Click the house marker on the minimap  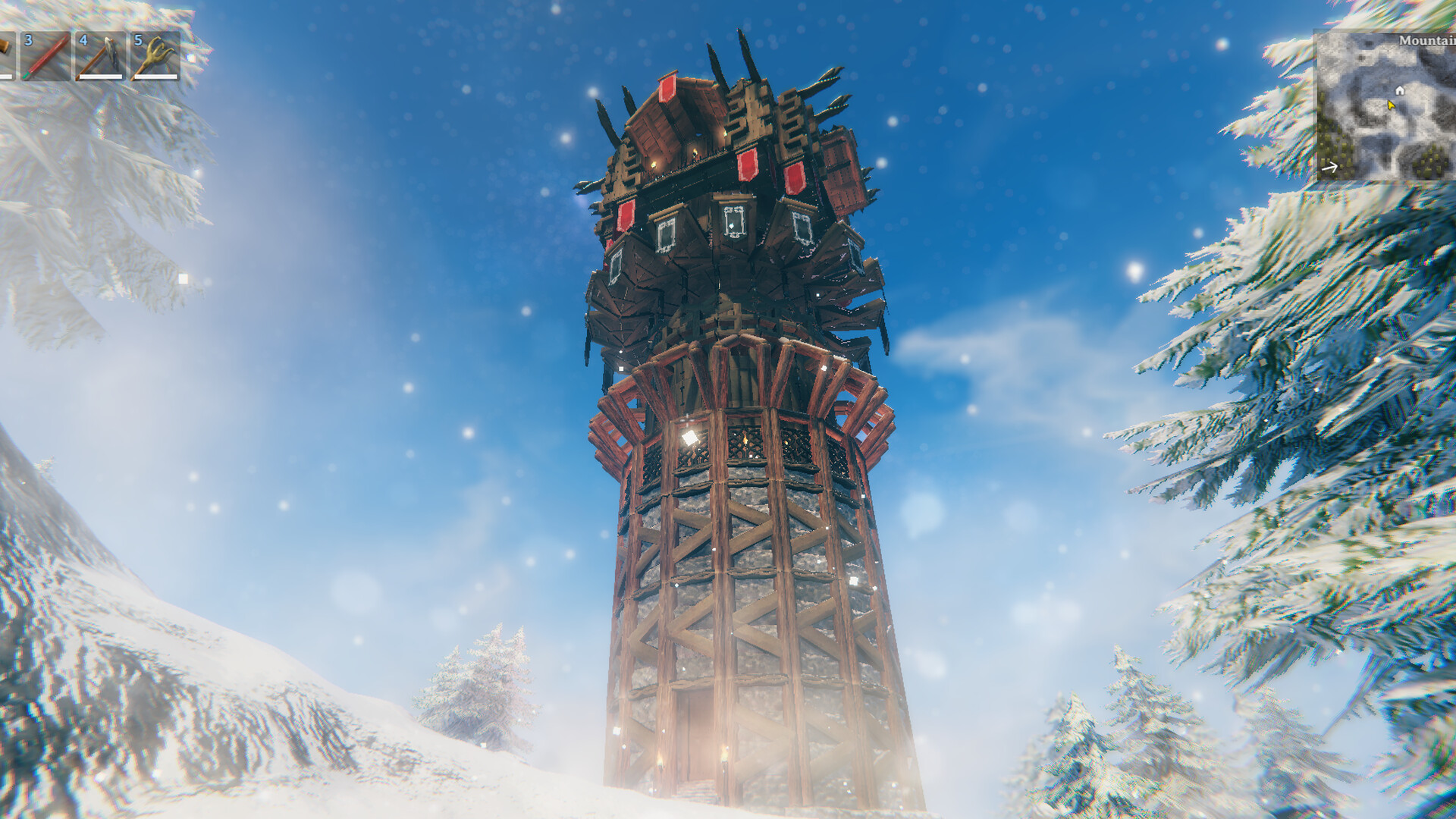[x=1400, y=90]
